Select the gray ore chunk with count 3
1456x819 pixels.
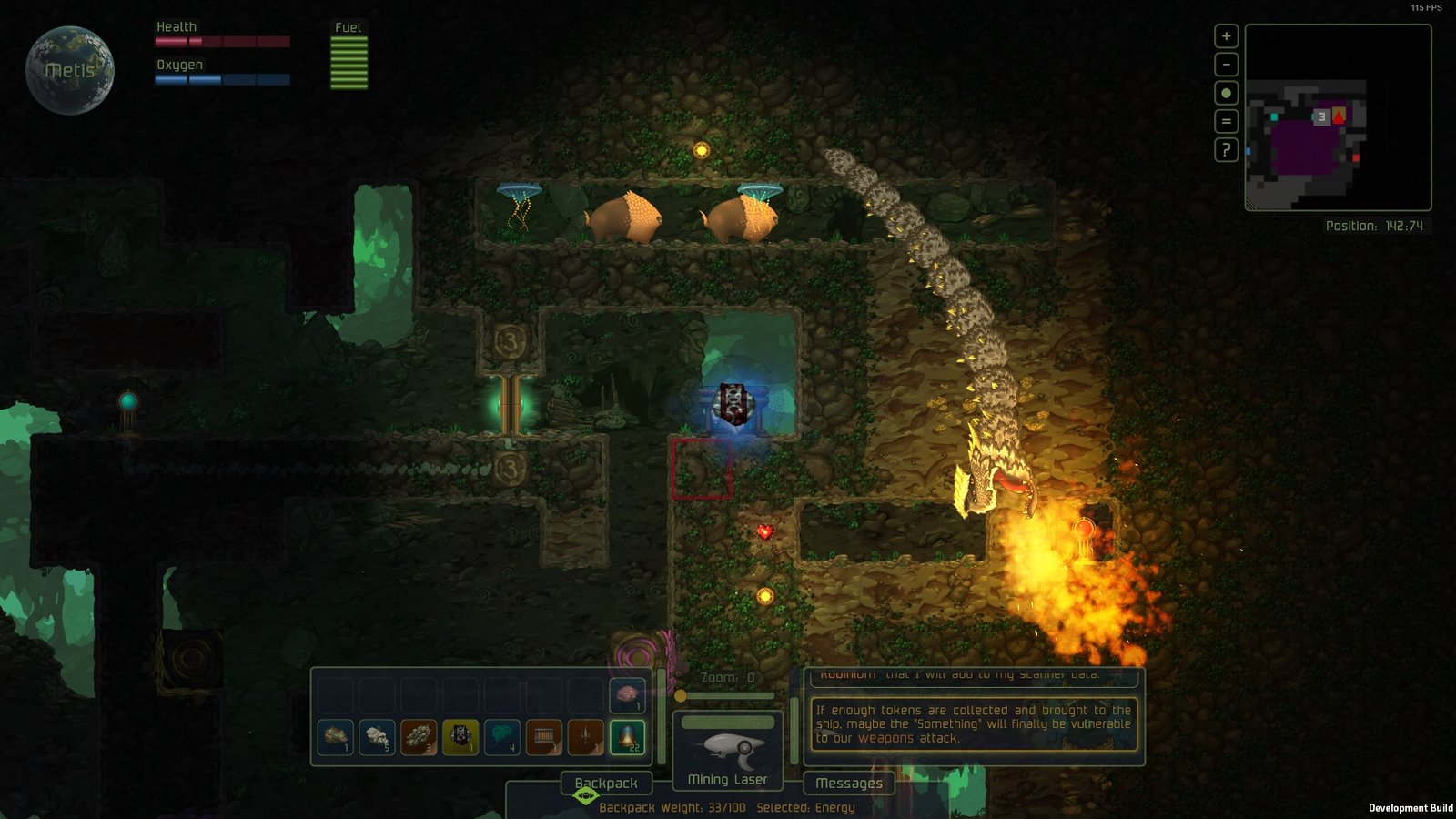click(x=419, y=737)
